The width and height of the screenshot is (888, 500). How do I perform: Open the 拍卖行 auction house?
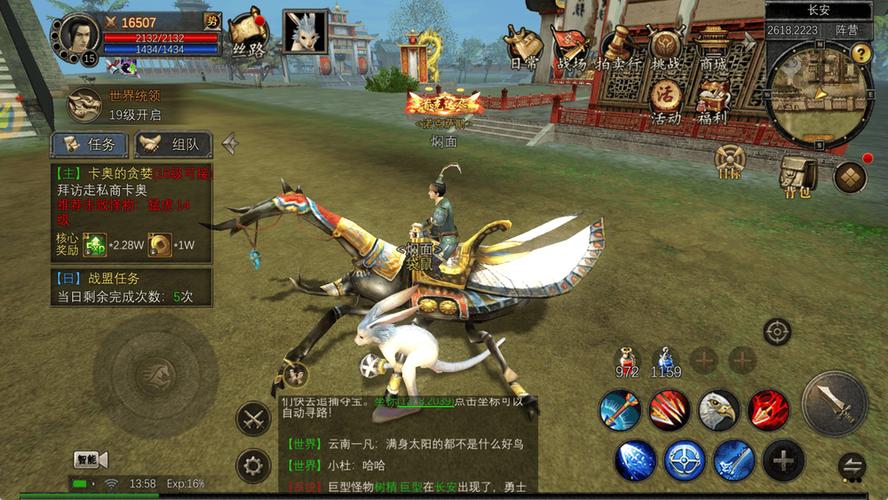tap(618, 47)
